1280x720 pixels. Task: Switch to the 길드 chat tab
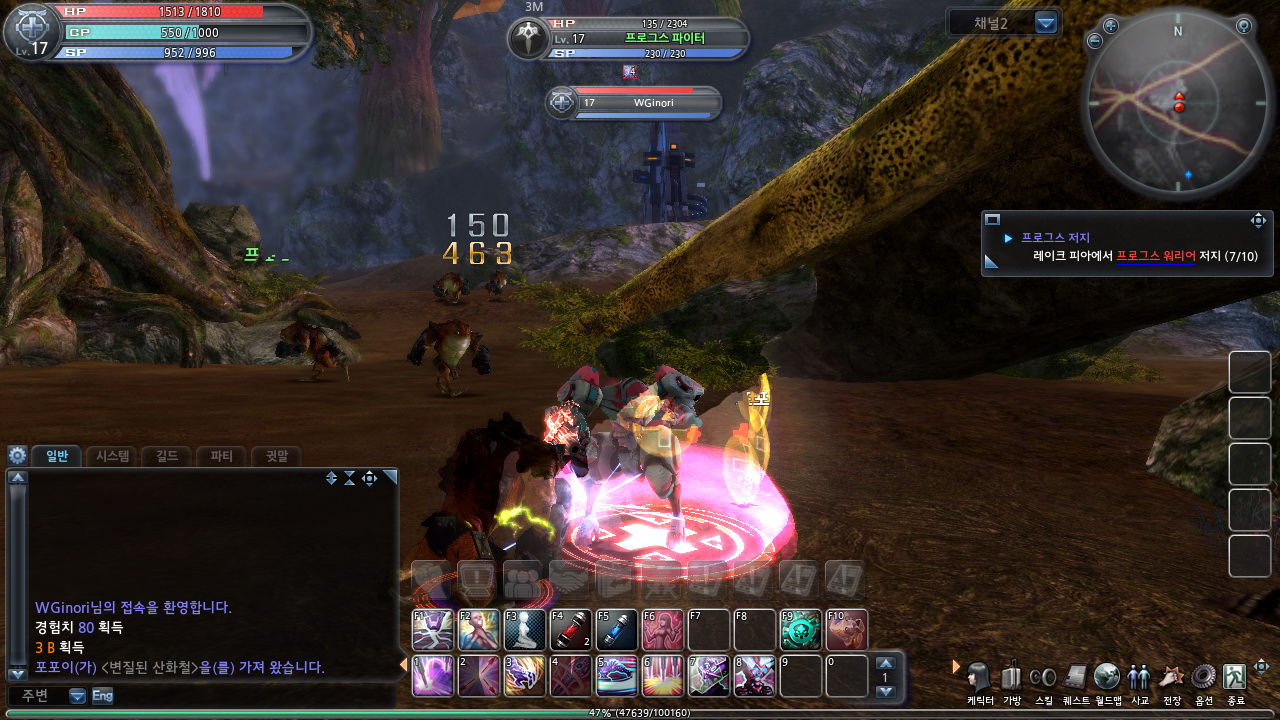[167, 456]
